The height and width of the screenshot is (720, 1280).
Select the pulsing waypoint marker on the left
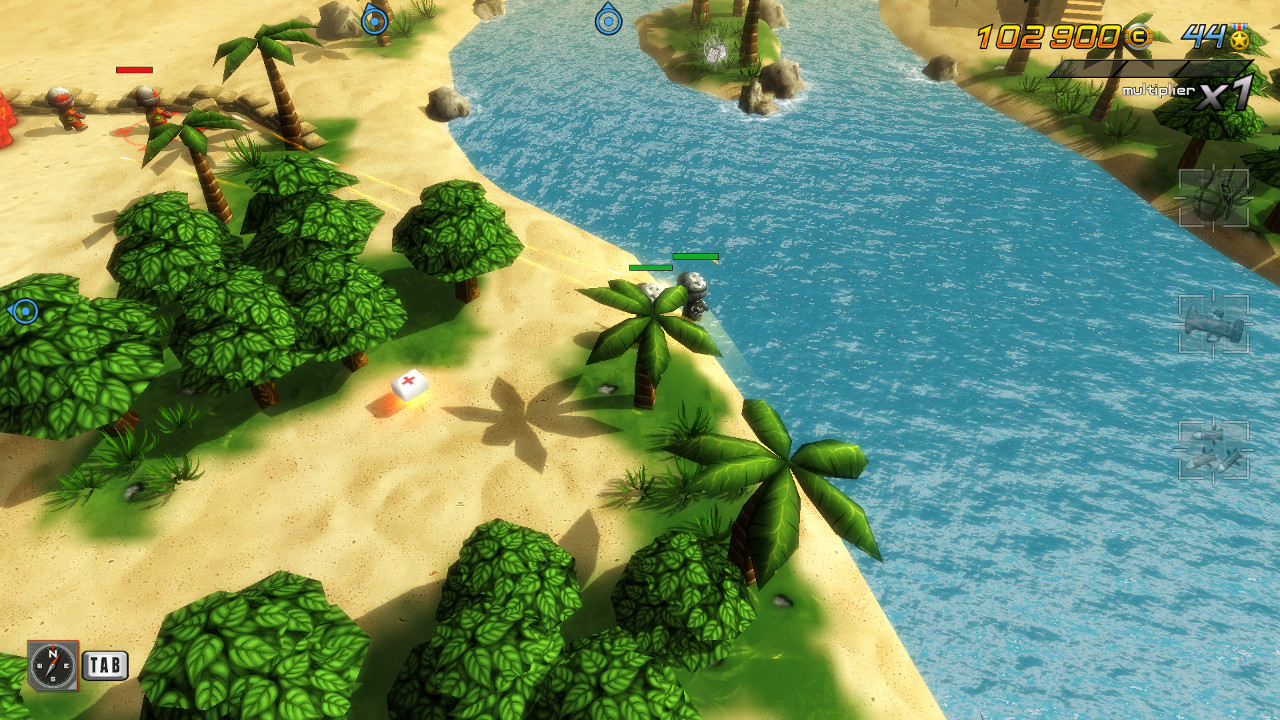[x=24, y=311]
